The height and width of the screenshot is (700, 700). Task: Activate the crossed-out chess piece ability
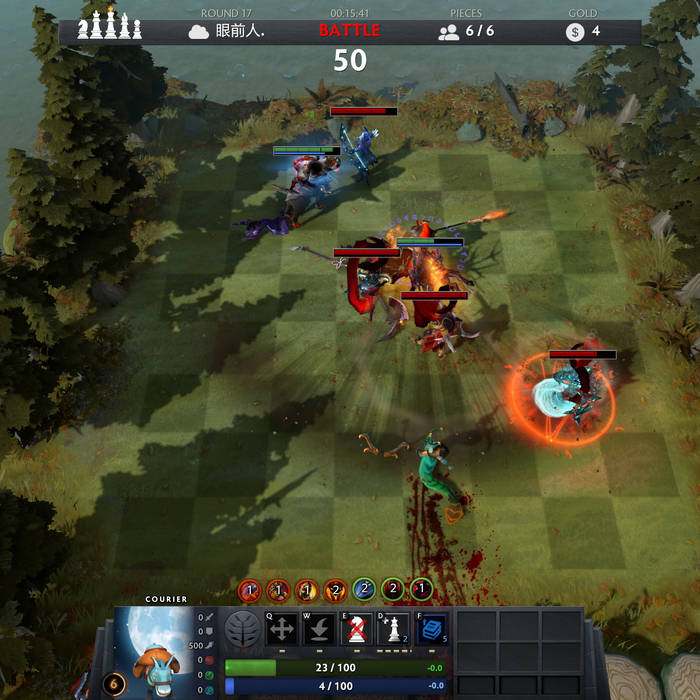point(357,629)
